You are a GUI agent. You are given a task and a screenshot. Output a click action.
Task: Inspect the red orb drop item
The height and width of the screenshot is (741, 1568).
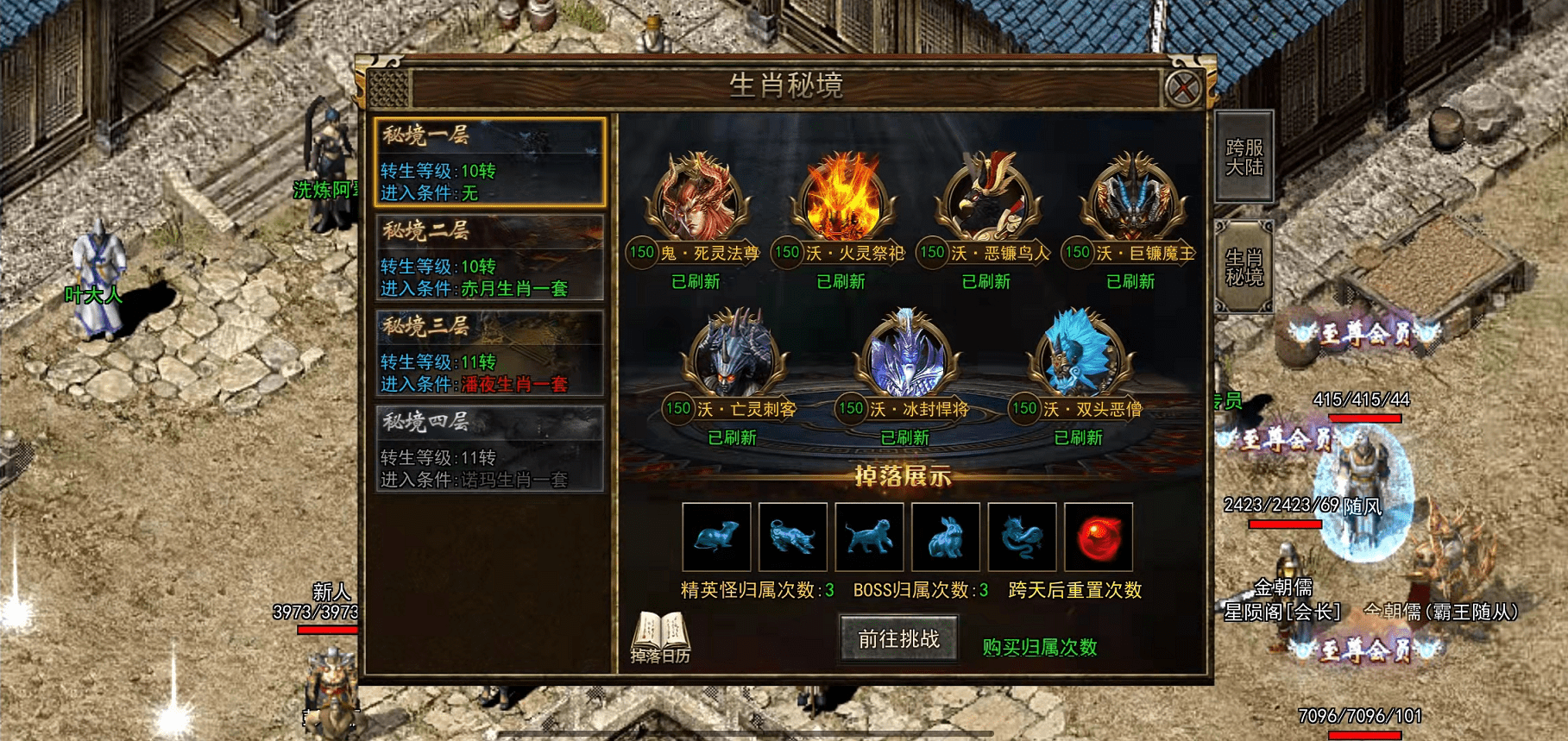coord(1098,537)
